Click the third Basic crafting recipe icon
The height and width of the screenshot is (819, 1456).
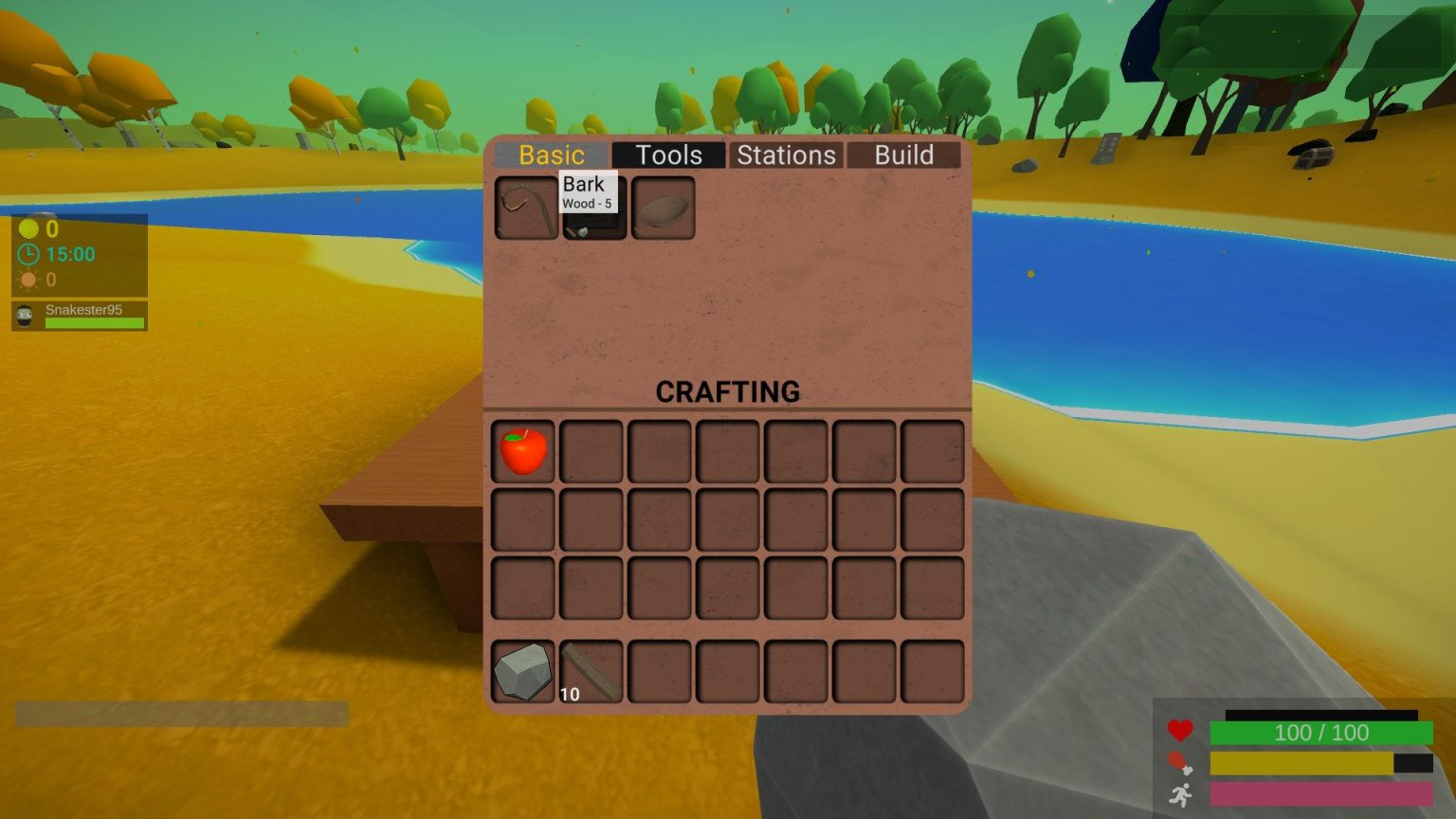664,207
